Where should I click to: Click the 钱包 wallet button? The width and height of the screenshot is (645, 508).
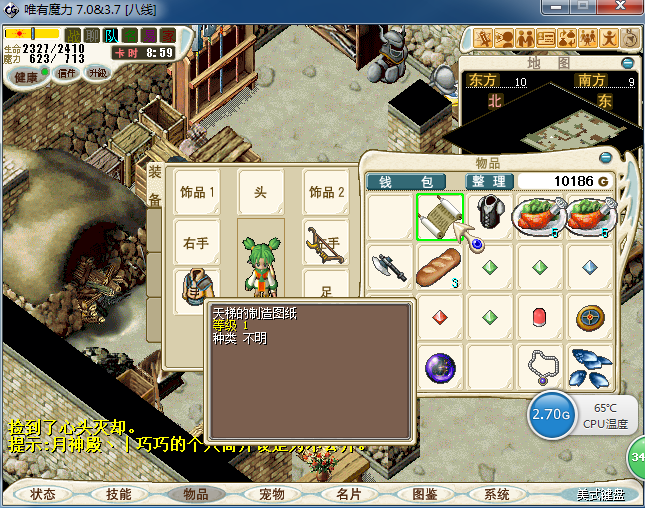coord(411,181)
